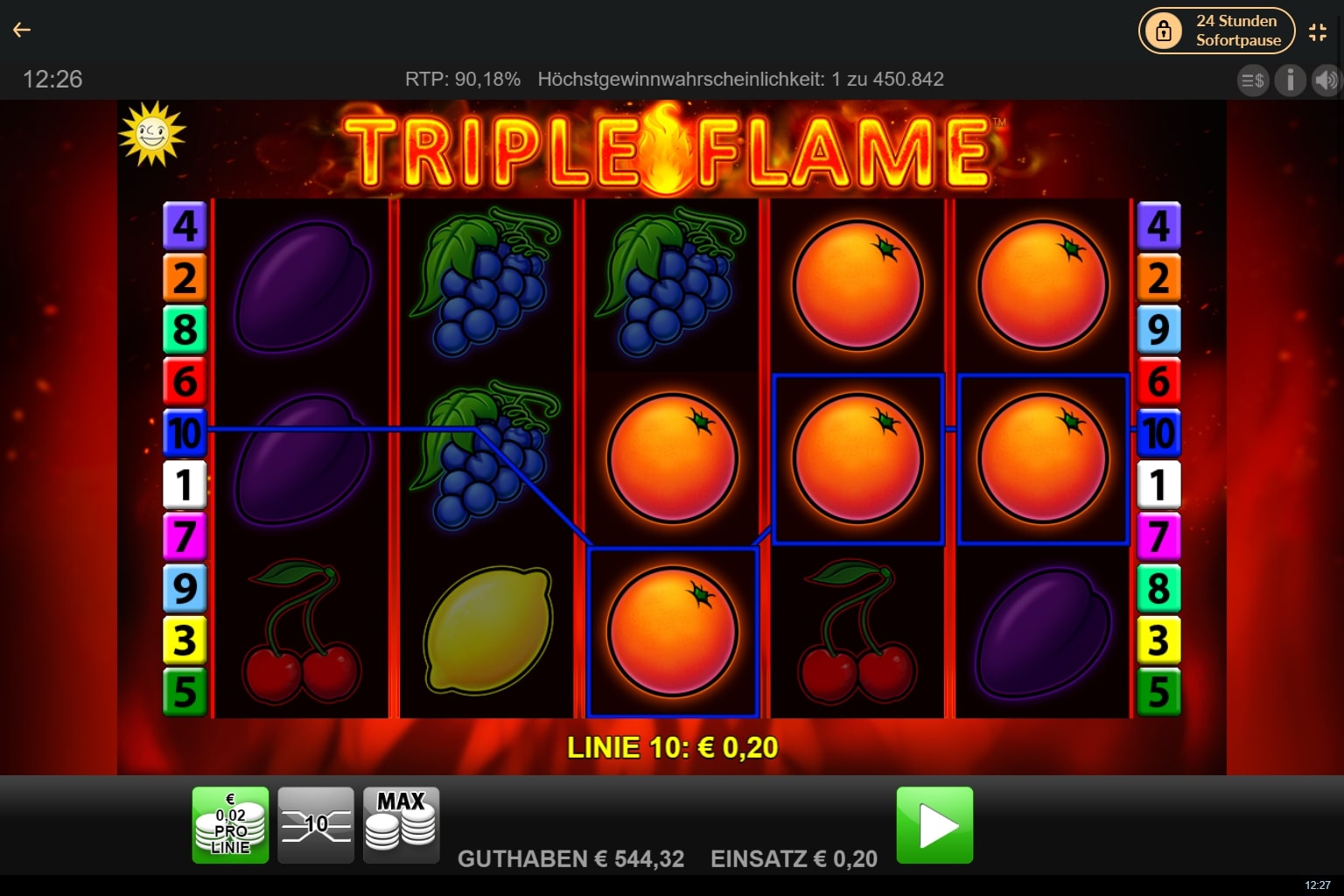Click the lock icon beside 24 Stunden Sofortpause
The height and width of the screenshot is (896, 1344).
(1164, 30)
